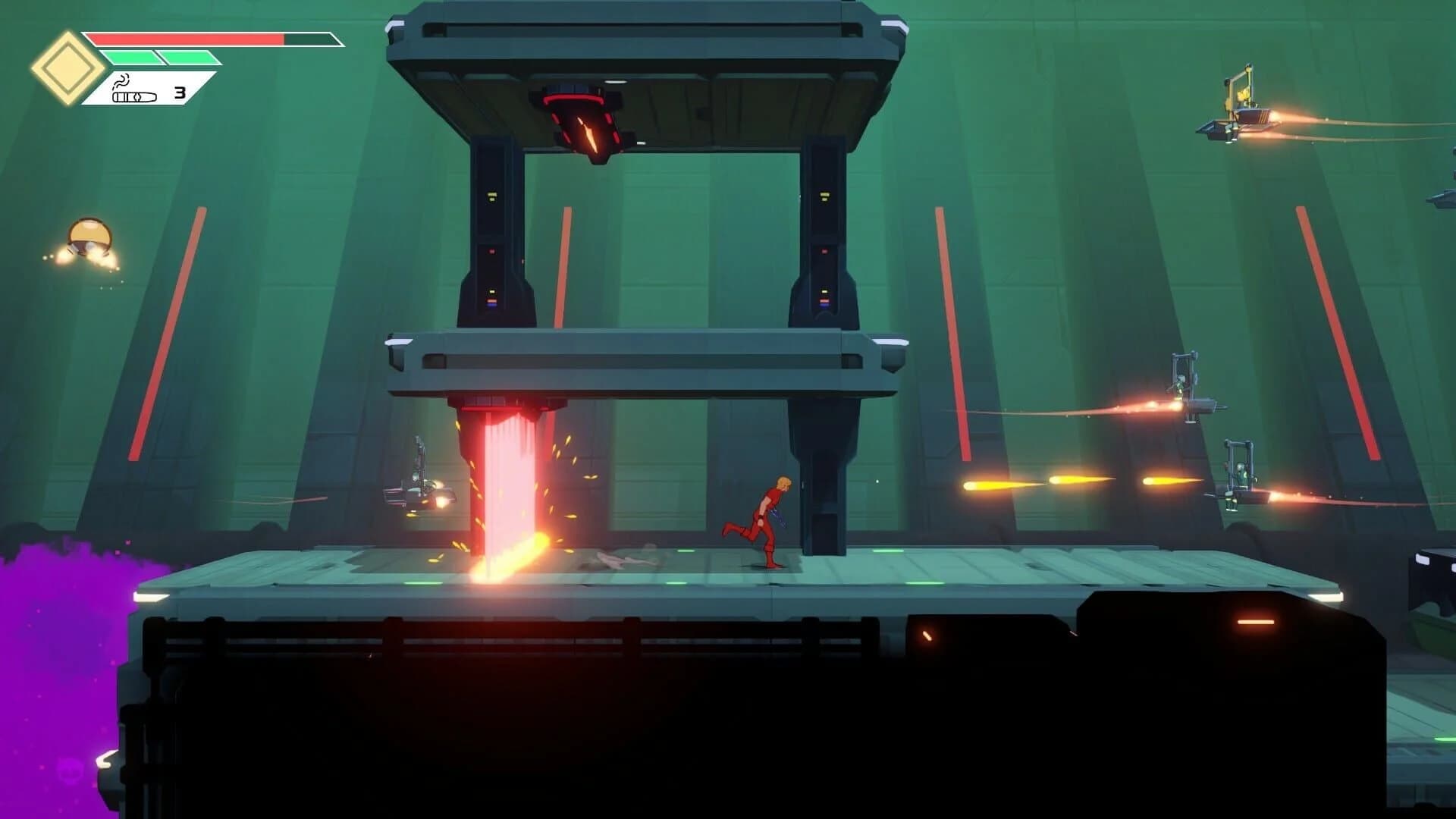Click the left pillar's colored indicator lights
Screen dimensions: 1456x819
click(491, 296)
